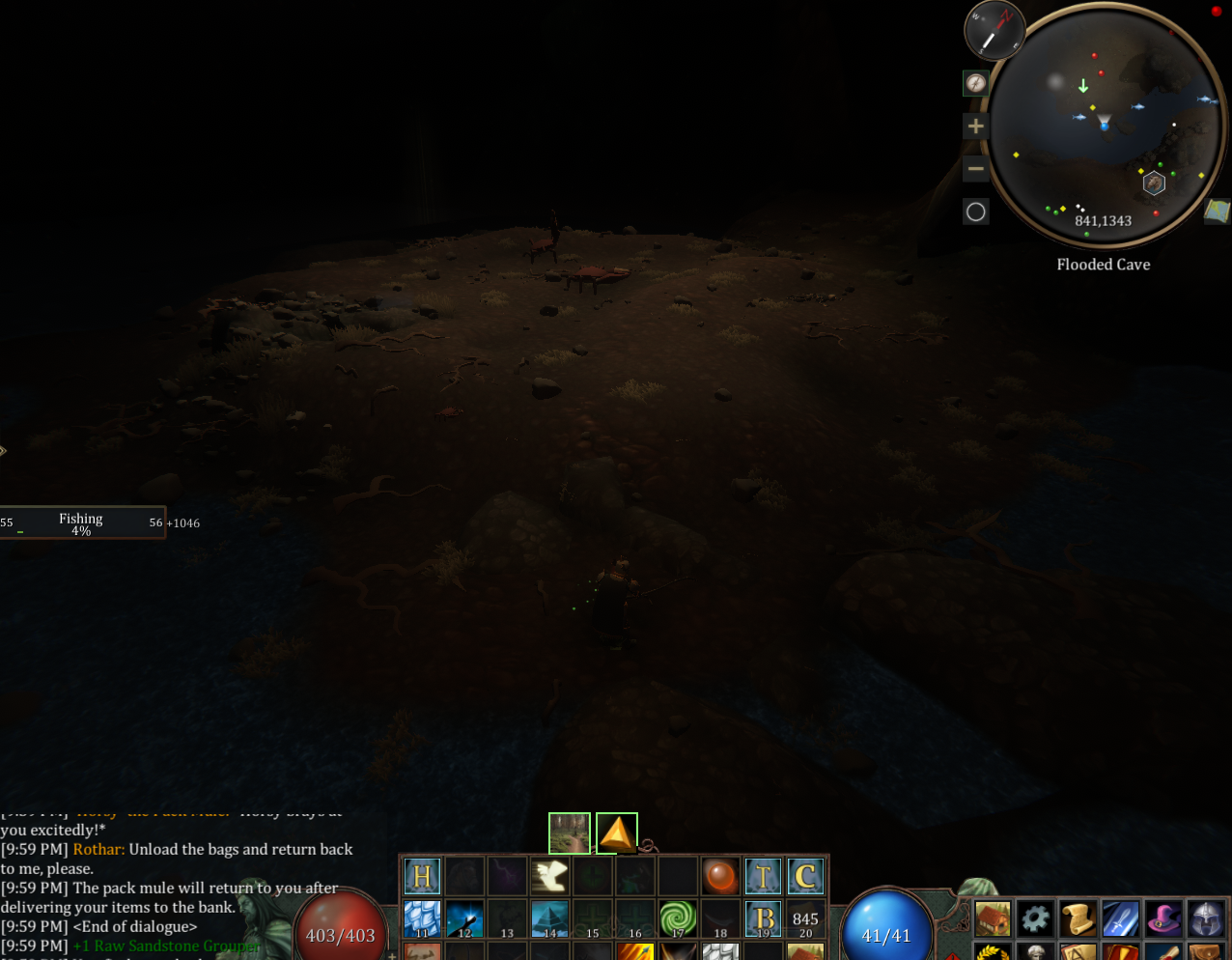The width and height of the screenshot is (1232, 960).
Task: Open the house menu icon
Action: [993, 918]
